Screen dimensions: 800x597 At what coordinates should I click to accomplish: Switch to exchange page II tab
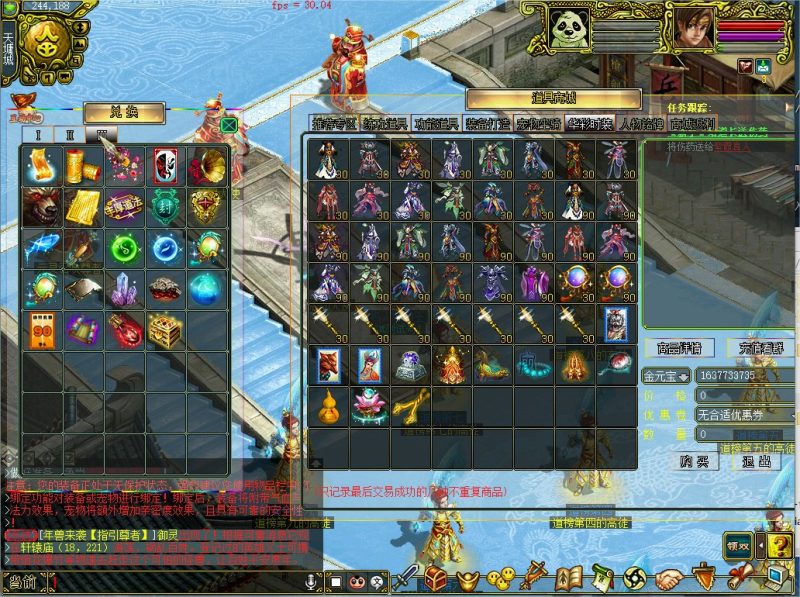coord(69,133)
